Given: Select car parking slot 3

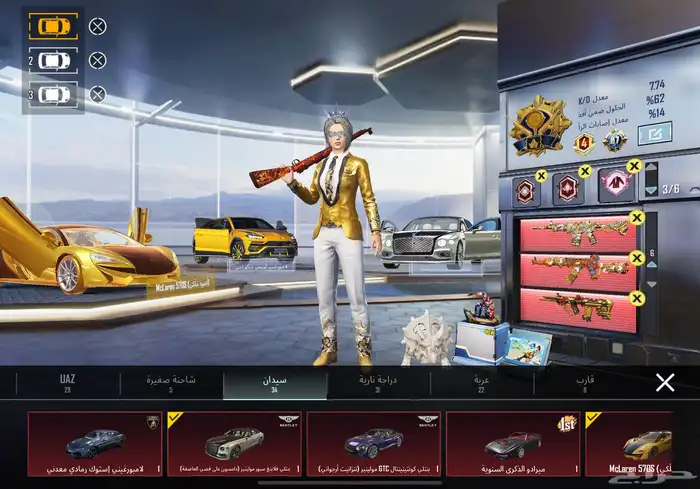Looking at the screenshot, I should pos(54,95).
